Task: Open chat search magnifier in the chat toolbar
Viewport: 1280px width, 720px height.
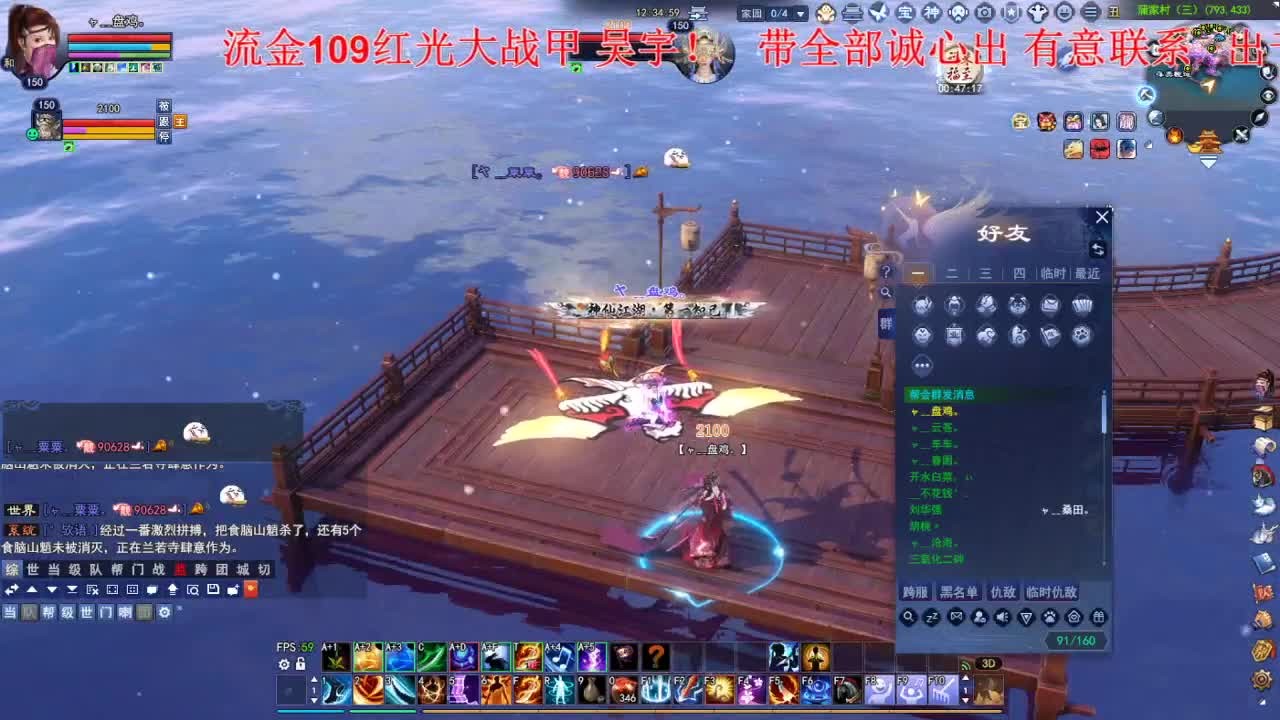Action: (x=194, y=589)
